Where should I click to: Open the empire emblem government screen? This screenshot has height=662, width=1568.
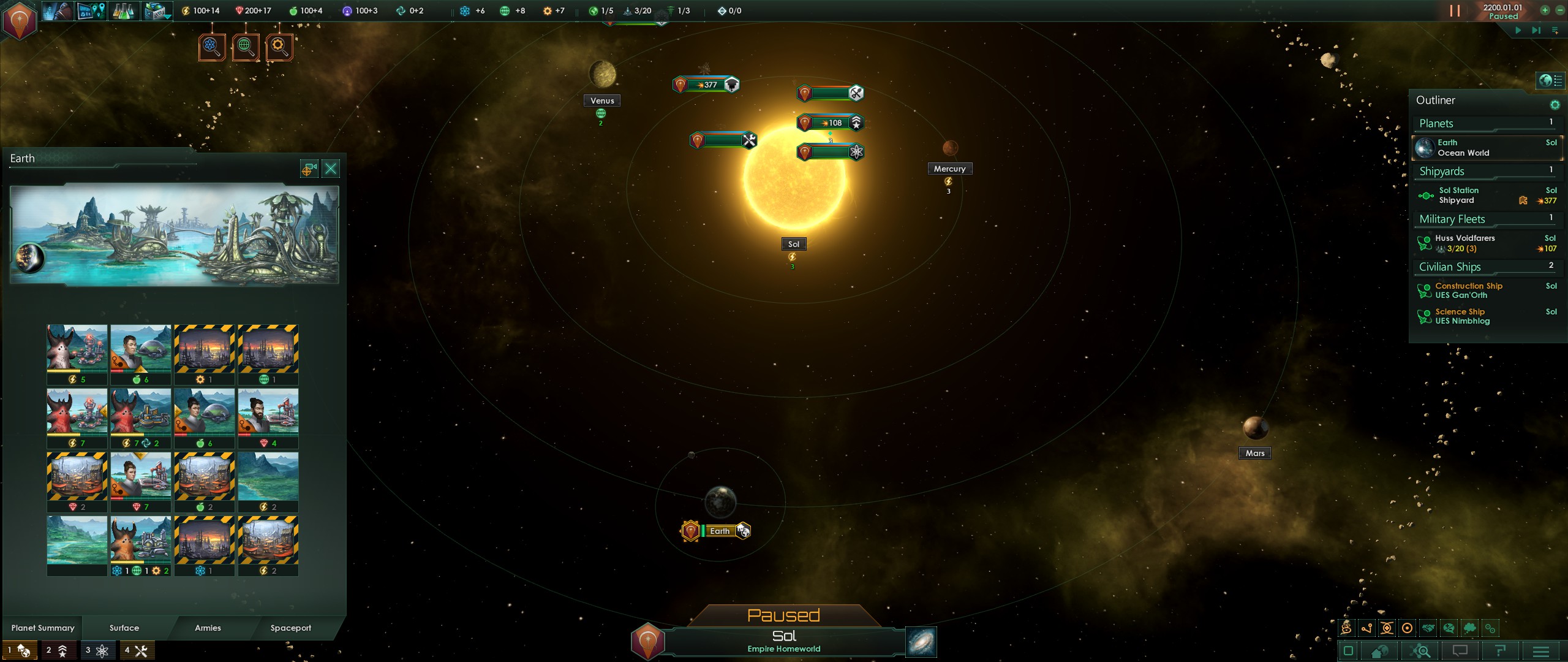20,21
